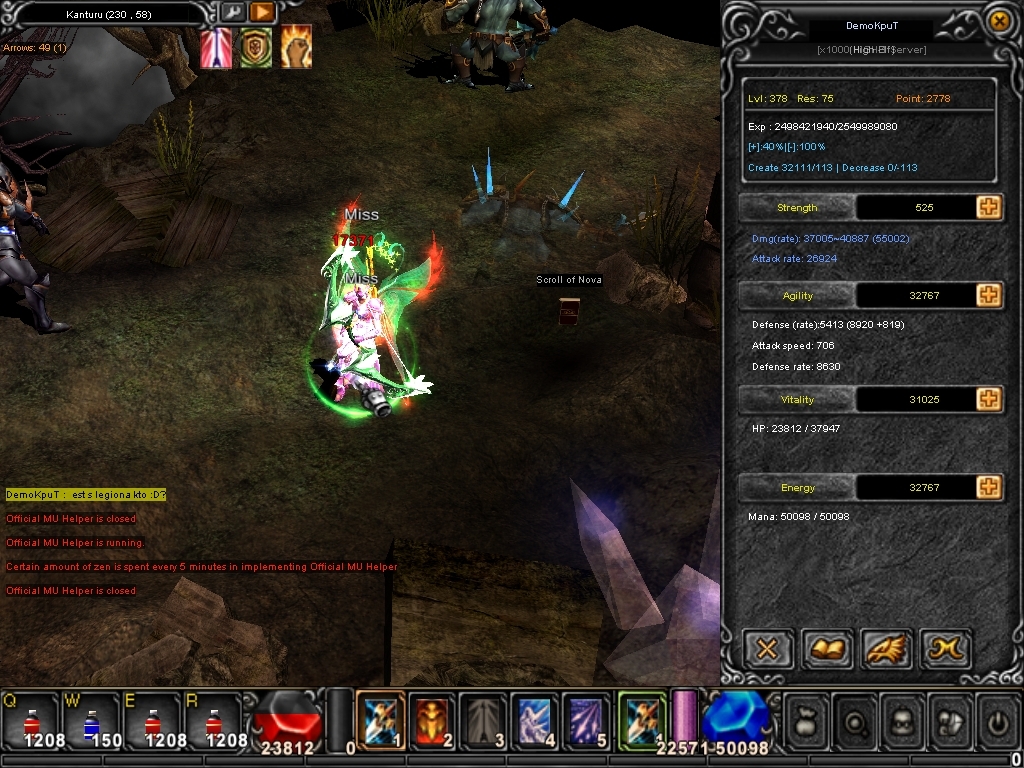Viewport: 1024px width, 768px height.
Task: Use the red potion in slot Q
Action: pos(30,720)
